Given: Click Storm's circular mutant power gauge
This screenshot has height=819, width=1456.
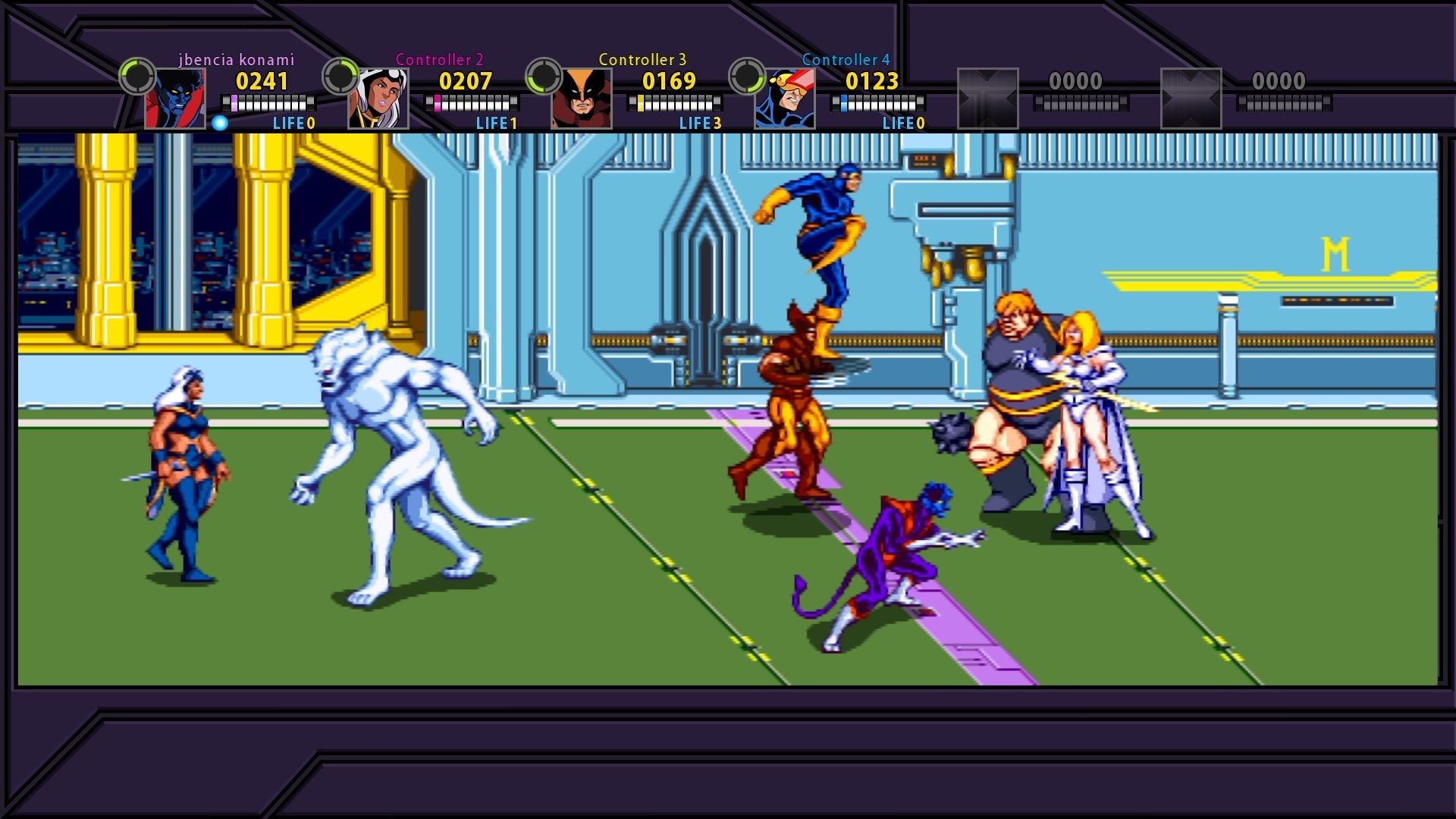Looking at the screenshot, I should [339, 76].
